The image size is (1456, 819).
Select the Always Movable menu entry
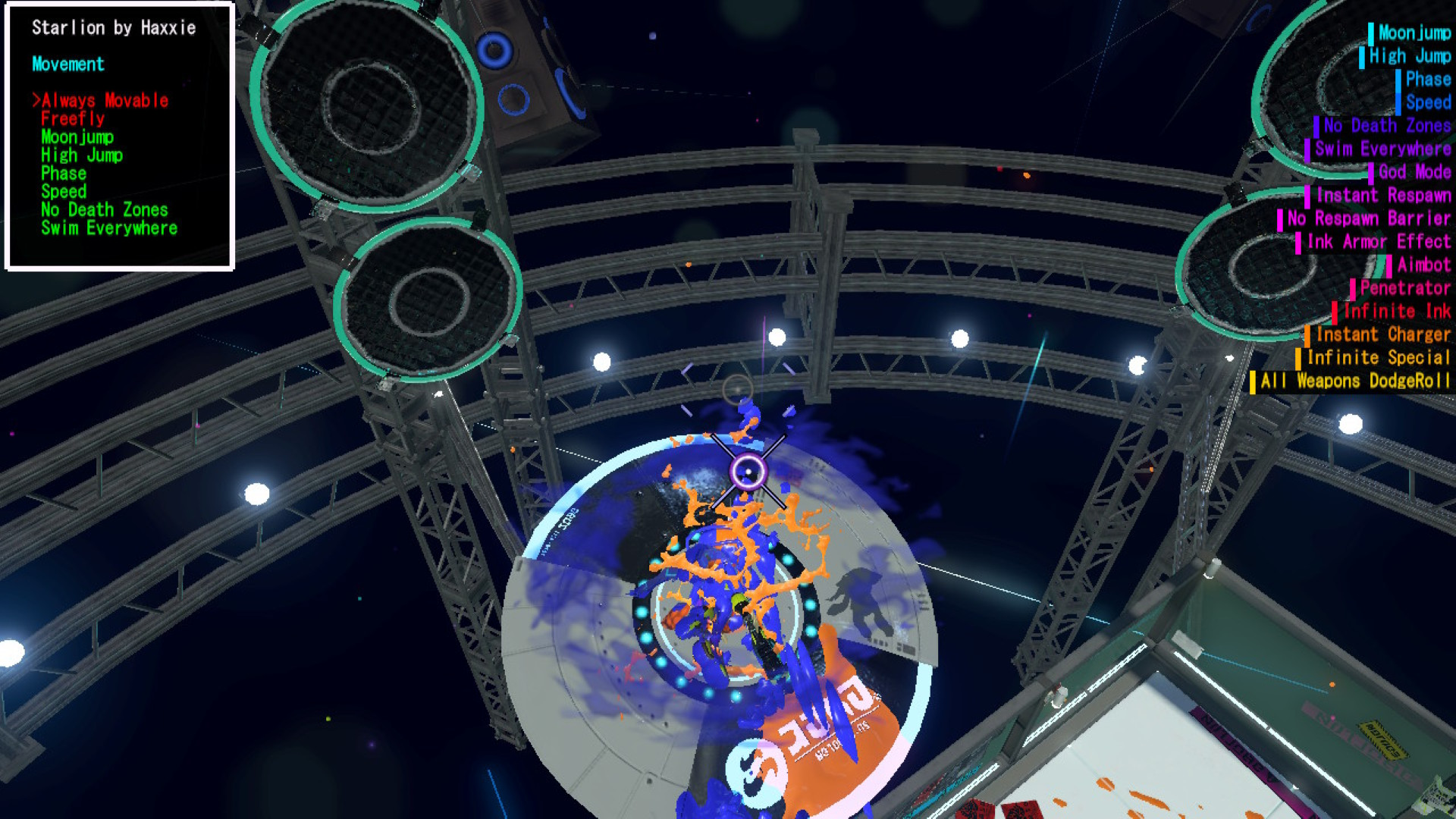pyautogui.click(x=104, y=99)
